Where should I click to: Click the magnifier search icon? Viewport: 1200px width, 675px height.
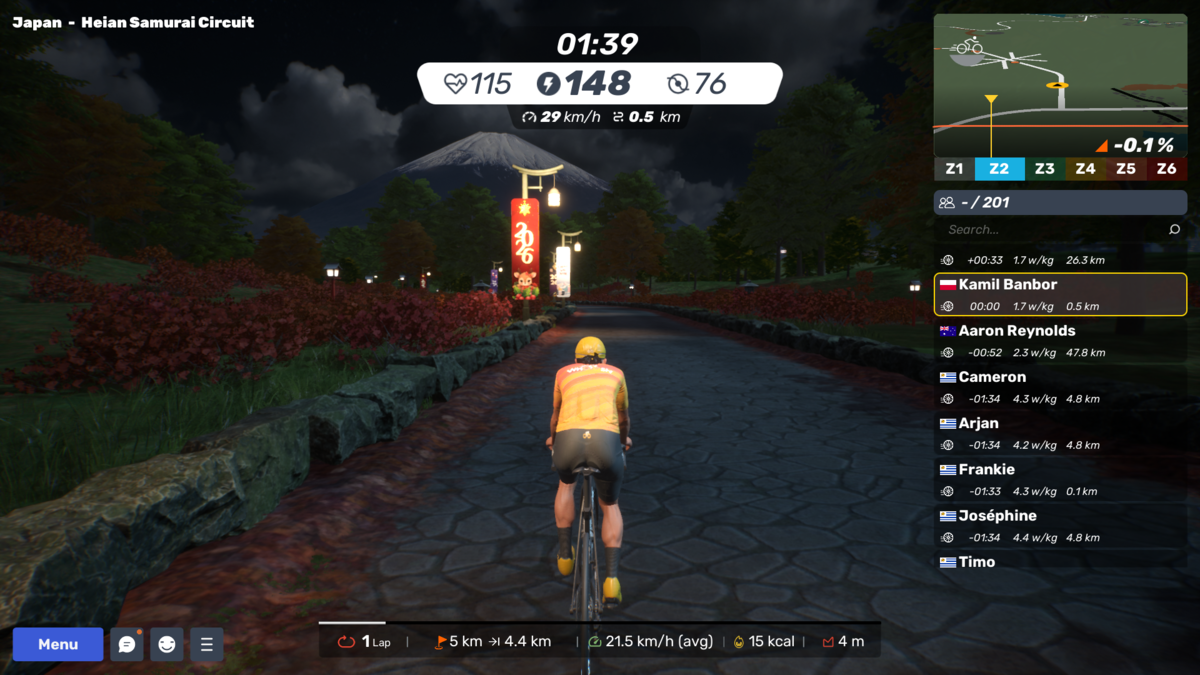pyautogui.click(x=1174, y=230)
